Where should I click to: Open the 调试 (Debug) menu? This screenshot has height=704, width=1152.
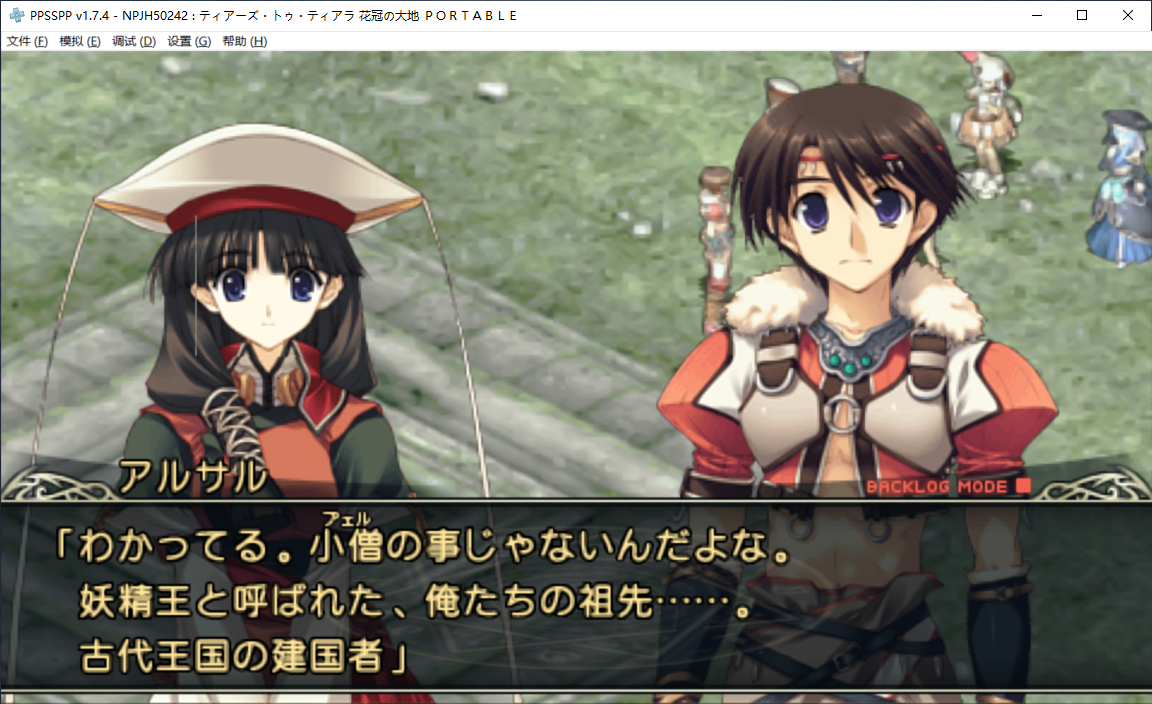click(x=134, y=41)
